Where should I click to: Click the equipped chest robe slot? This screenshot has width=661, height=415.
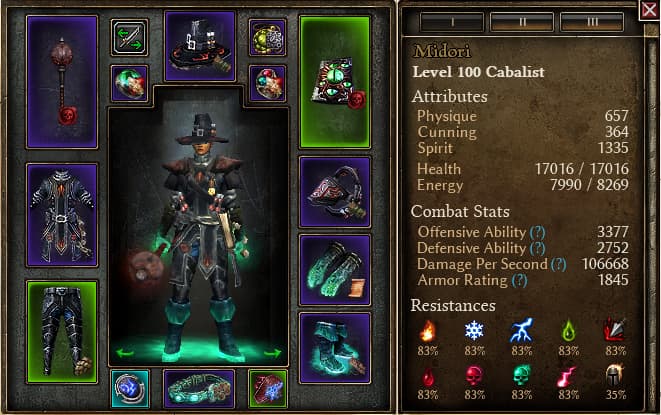click(x=62, y=214)
